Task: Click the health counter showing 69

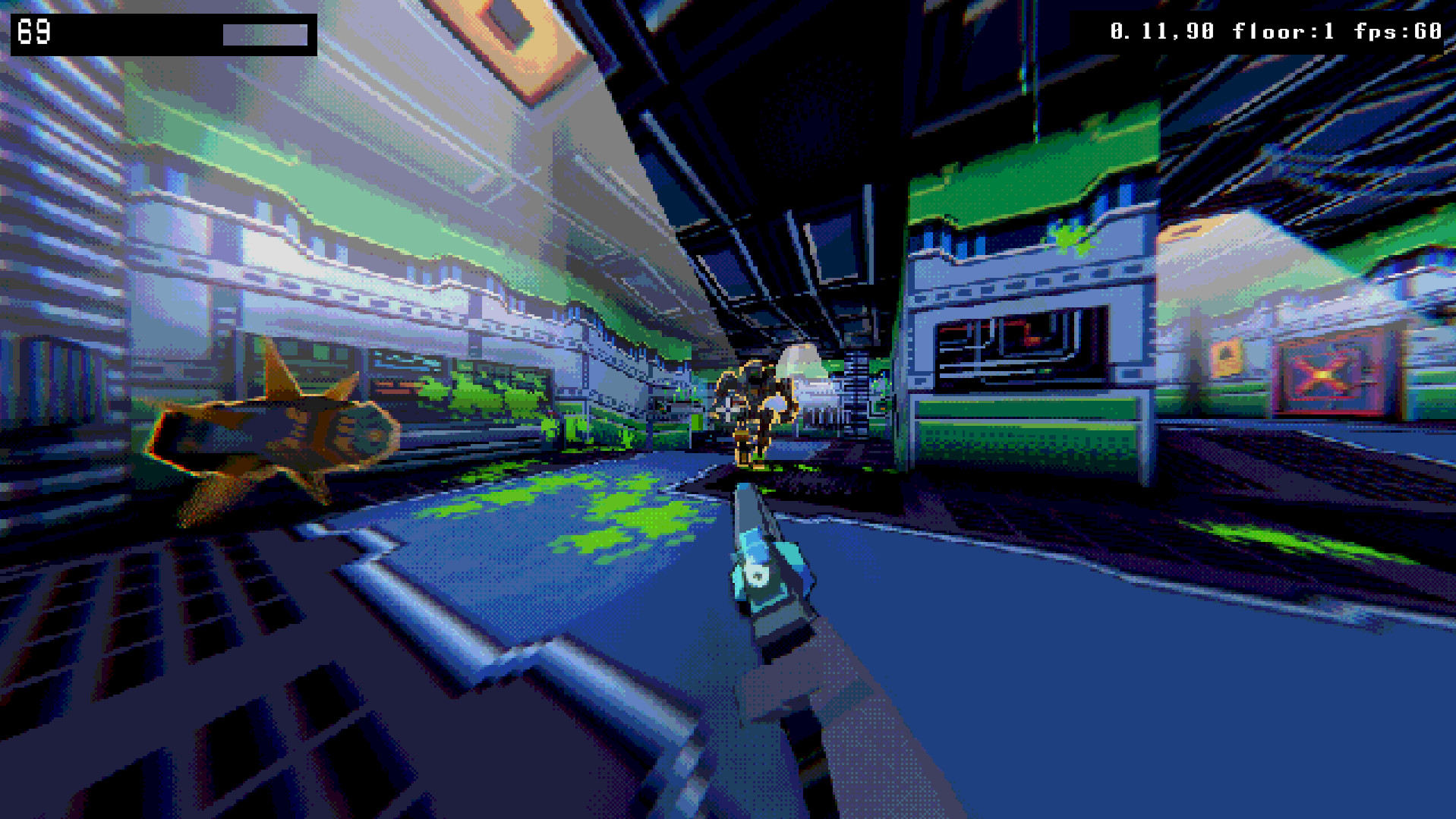Action: tap(36, 32)
